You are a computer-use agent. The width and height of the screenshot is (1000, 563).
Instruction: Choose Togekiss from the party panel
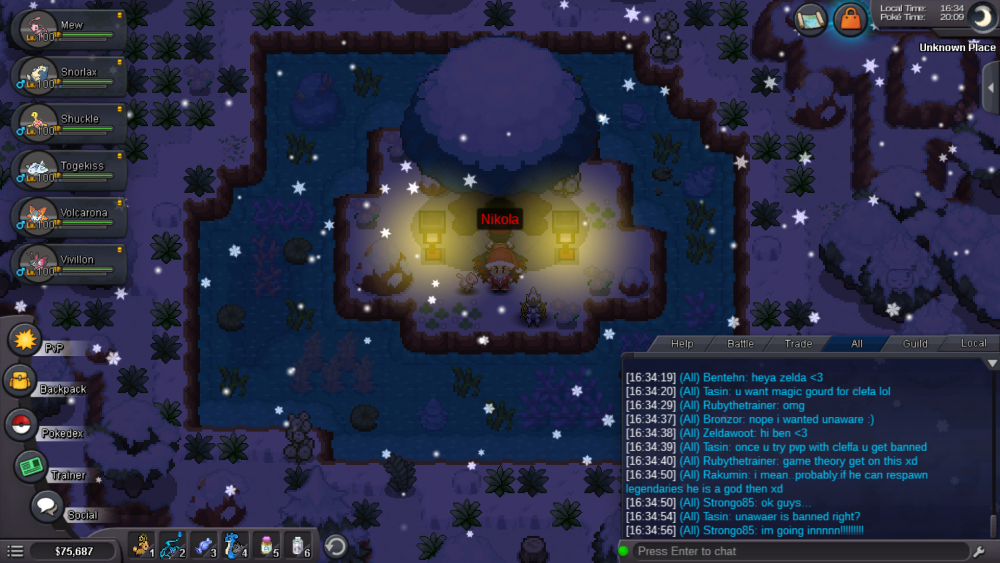coord(68,171)
